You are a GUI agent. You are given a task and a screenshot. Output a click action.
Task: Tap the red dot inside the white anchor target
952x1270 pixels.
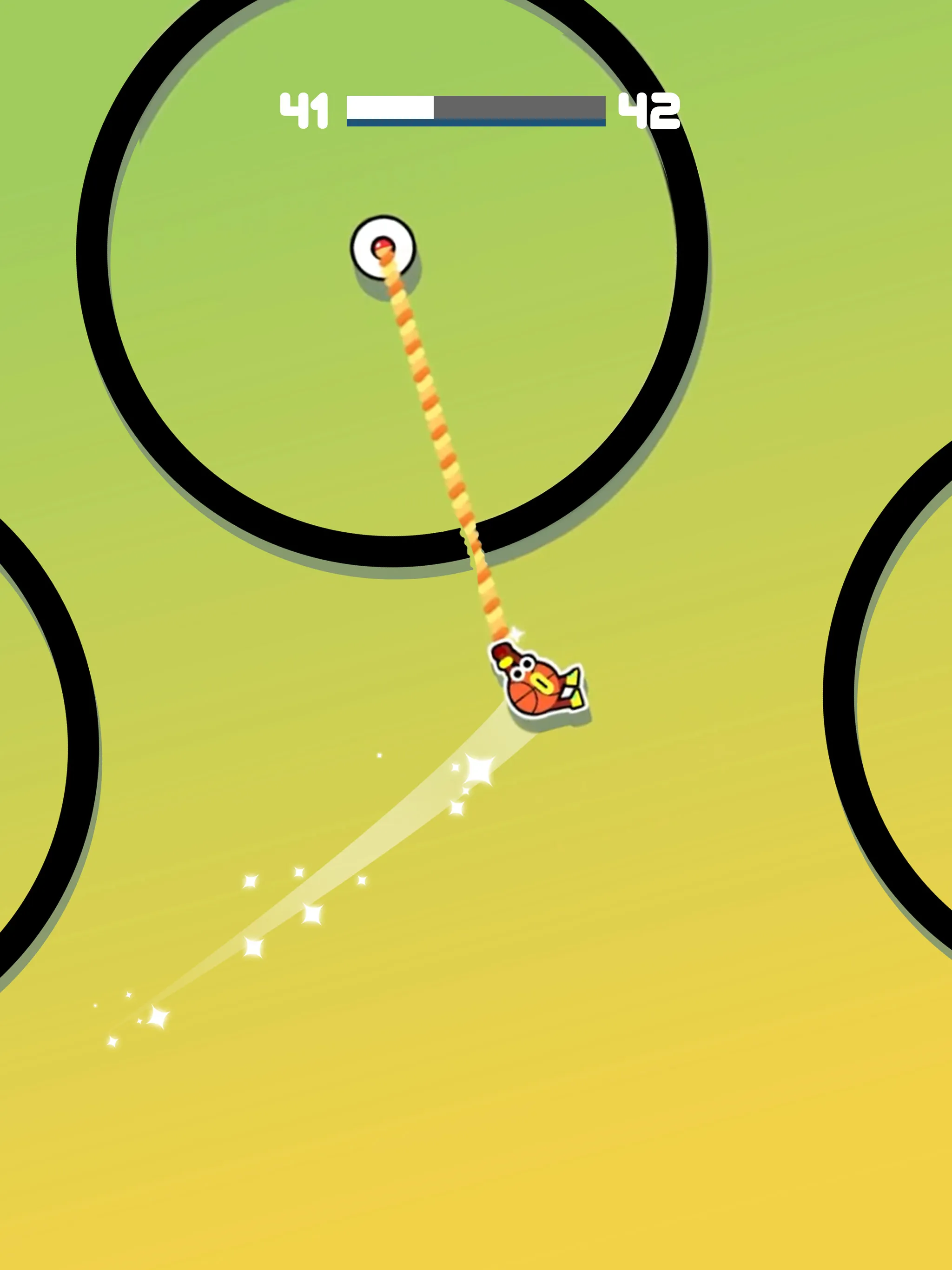pyautogui.click(x=383, y=244)
